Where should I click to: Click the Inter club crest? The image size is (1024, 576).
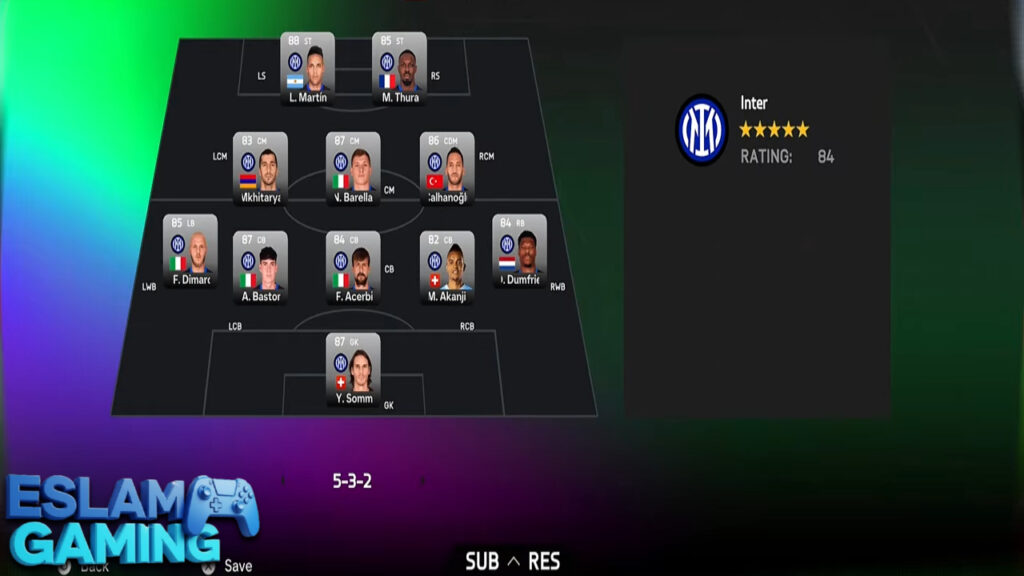701,130
